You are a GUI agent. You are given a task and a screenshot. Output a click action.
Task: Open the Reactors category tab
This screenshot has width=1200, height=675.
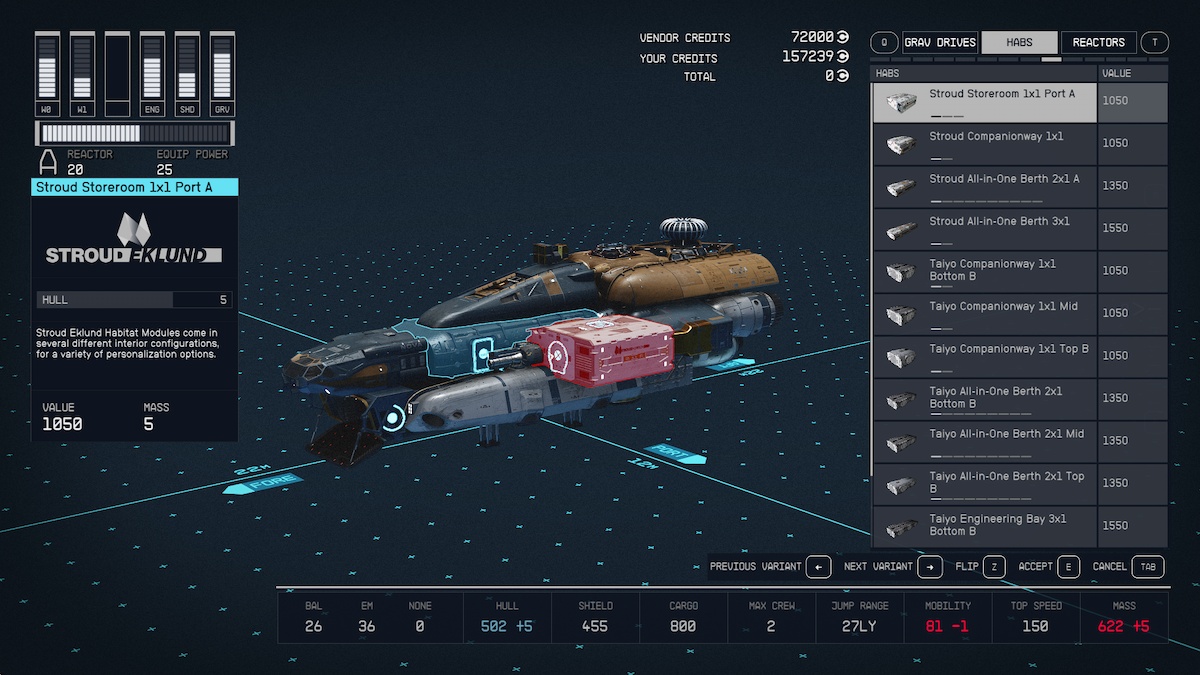point(1098,42)
